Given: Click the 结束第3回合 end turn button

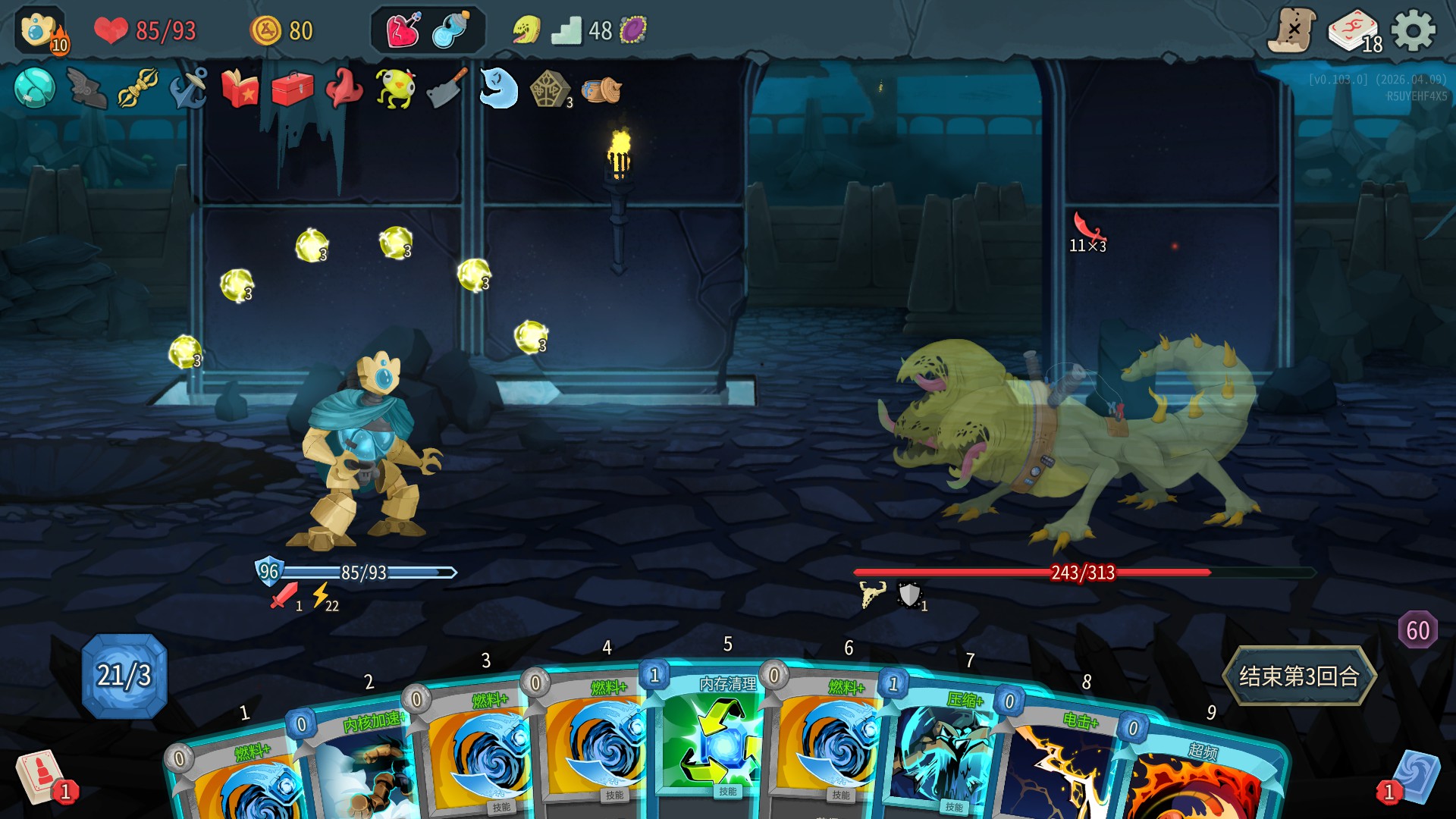Looking at the screenshot, I should click(x=1298, y=676).
